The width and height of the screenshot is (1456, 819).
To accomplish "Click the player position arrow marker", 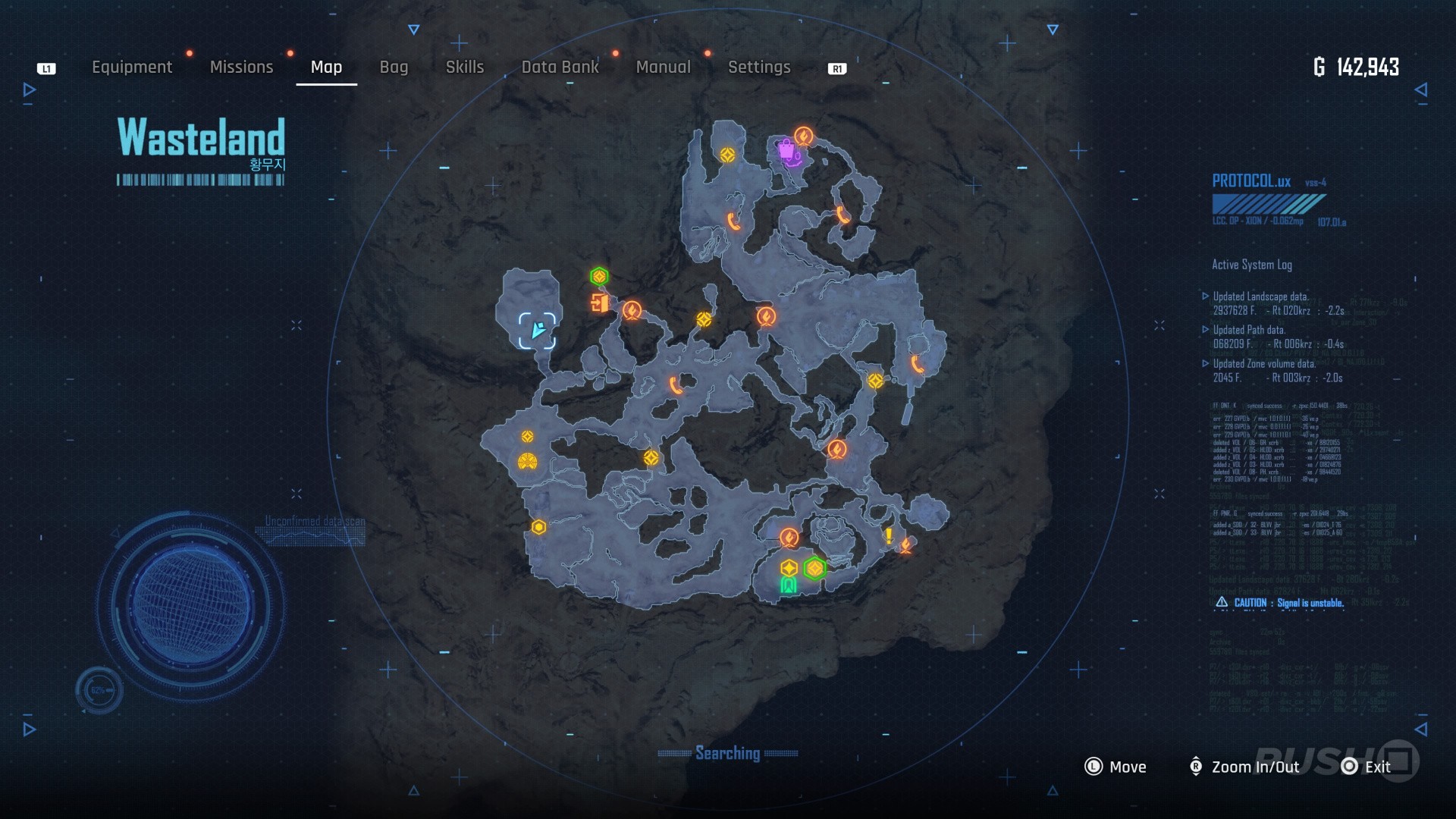I will coord(538,330).
